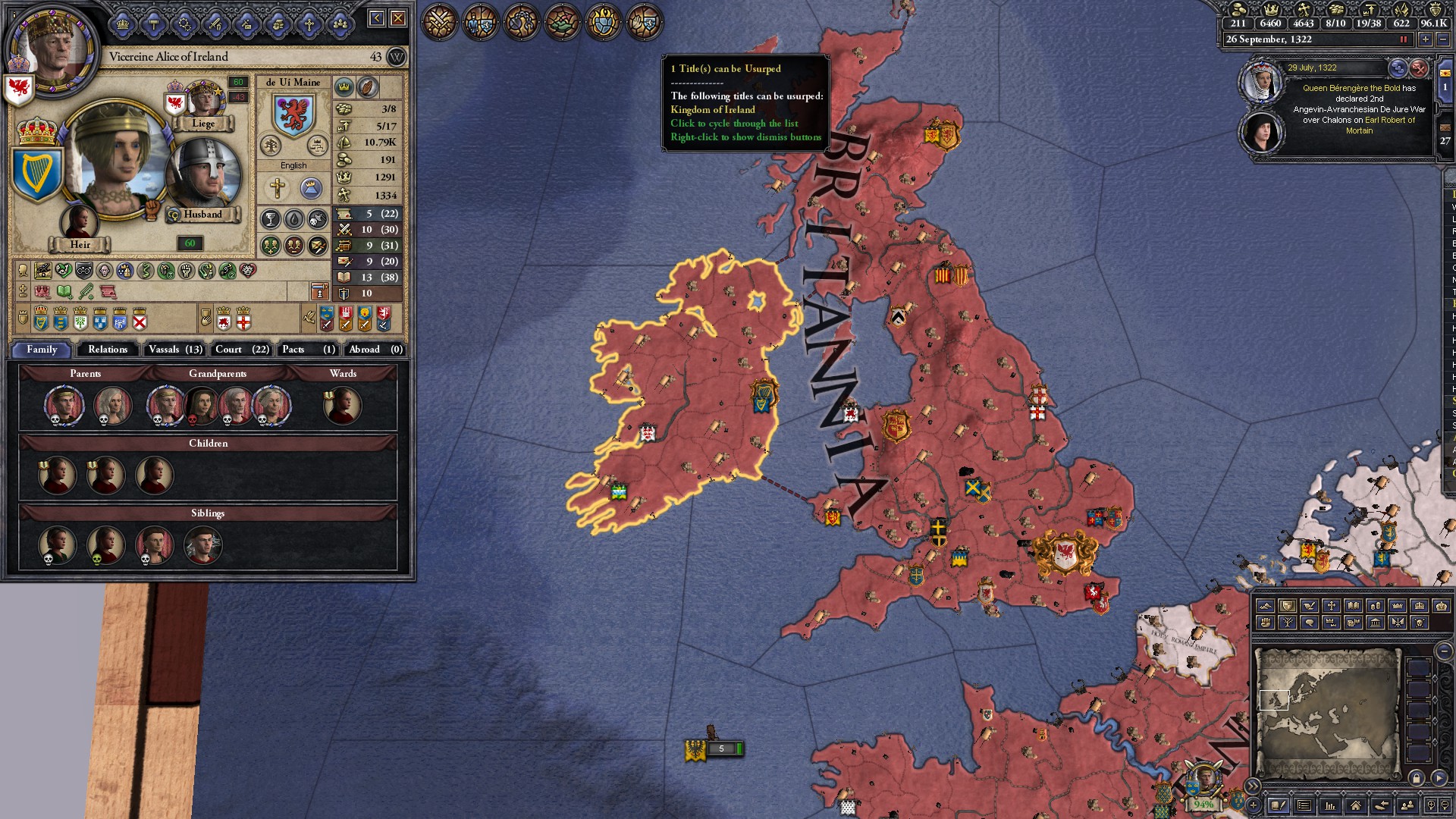Select the terrain map mode icon
1456x819 pixels.
click(1265, 605)
